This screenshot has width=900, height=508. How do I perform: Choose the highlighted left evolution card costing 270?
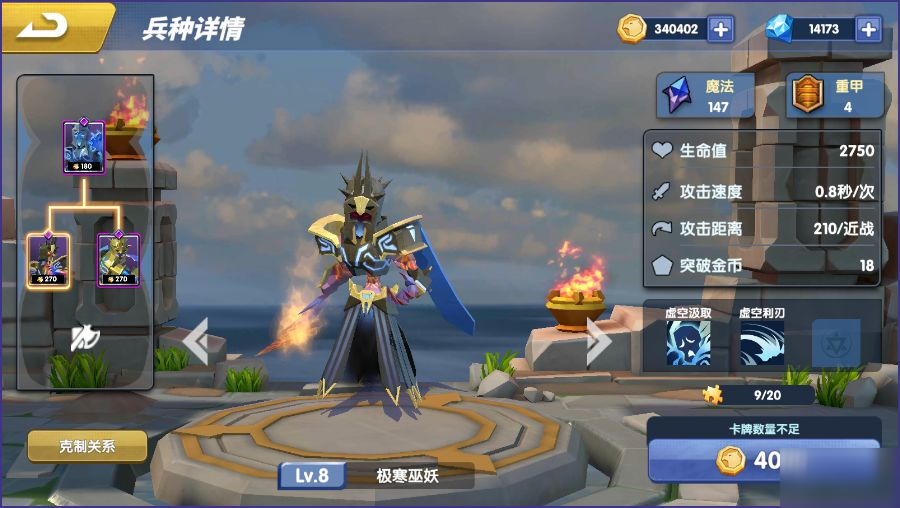[x=48, y=258]
